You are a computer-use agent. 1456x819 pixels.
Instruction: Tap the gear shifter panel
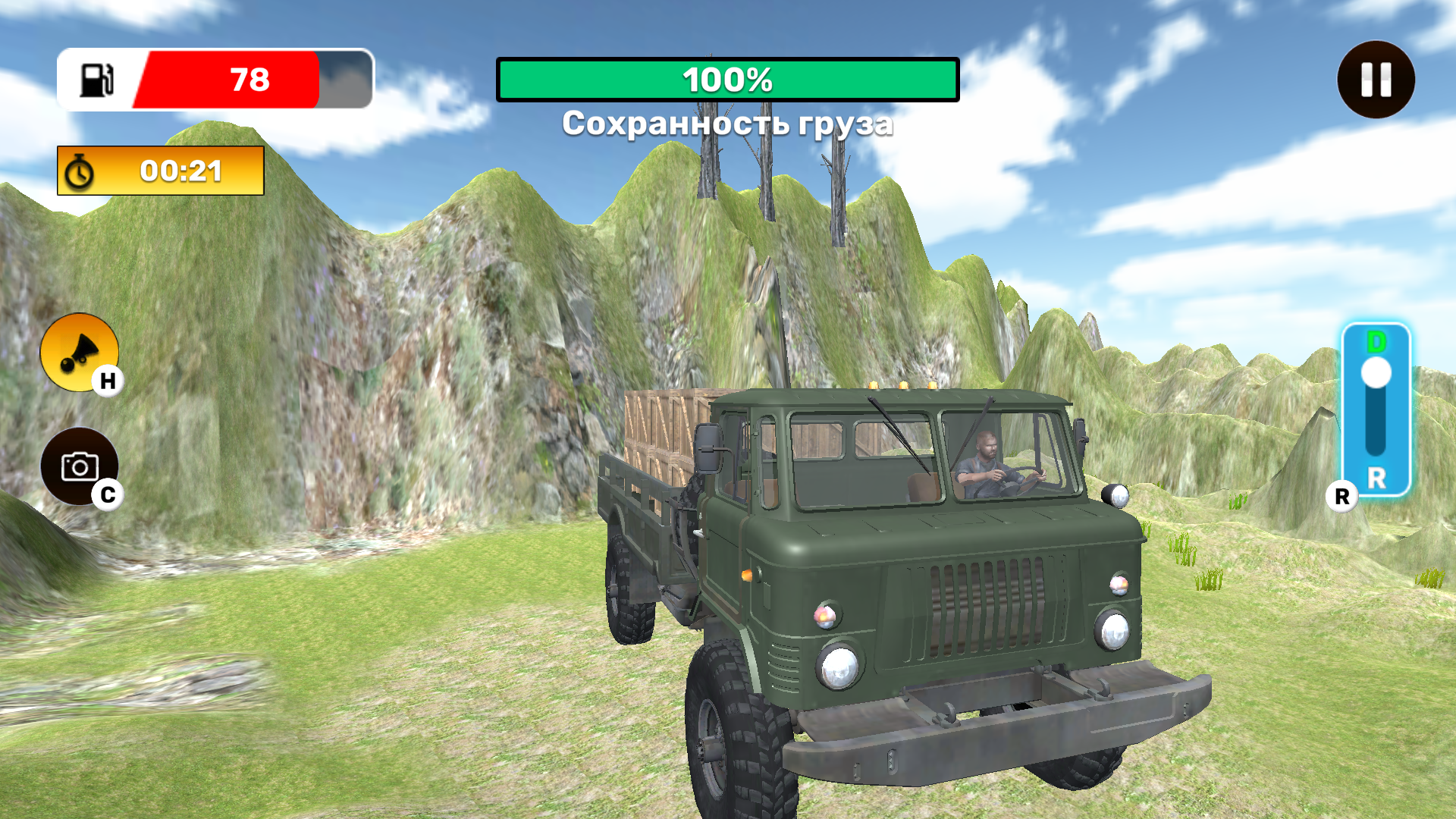[x=1377, y=409]
